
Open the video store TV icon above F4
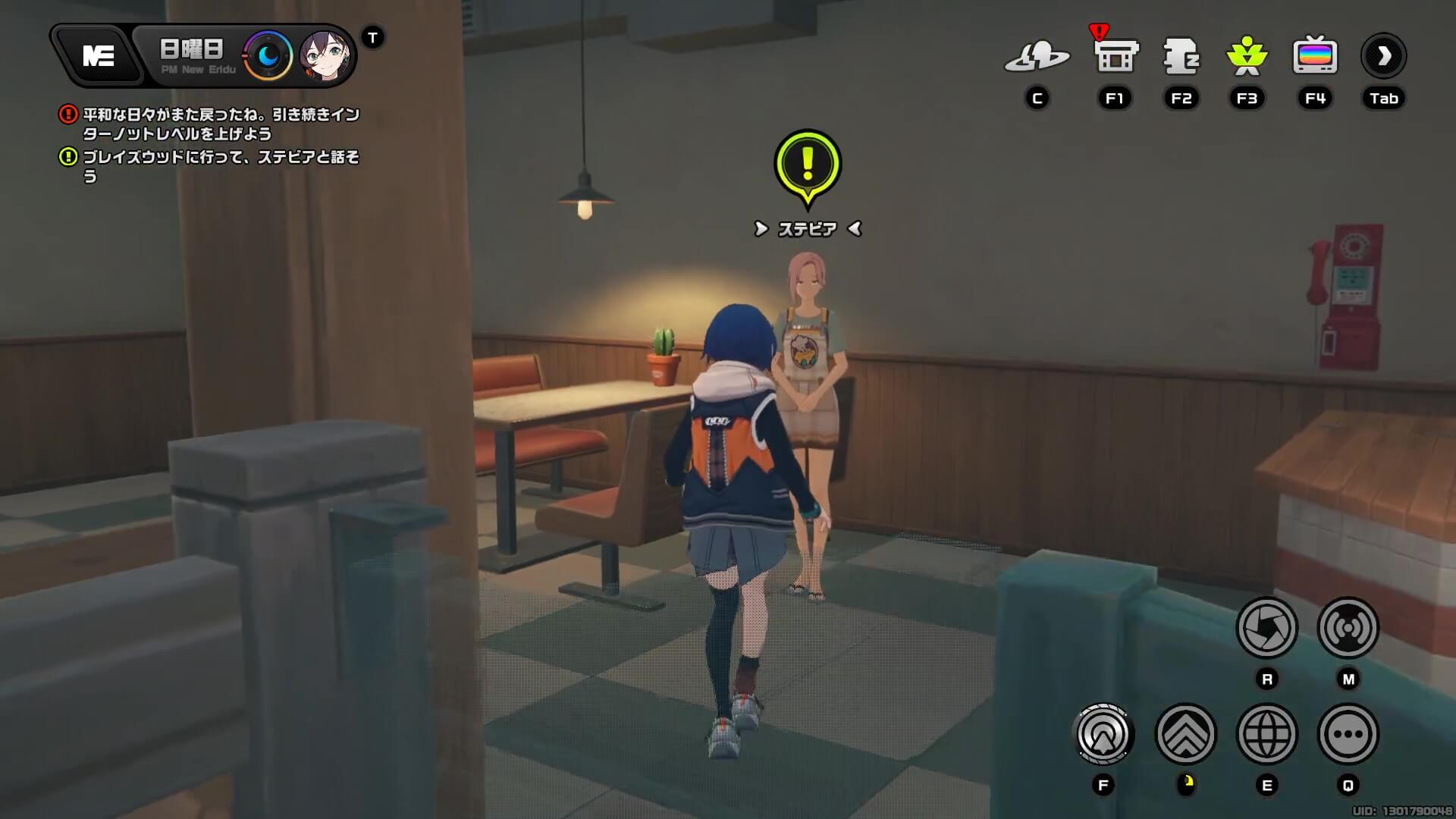pos(1315,55)
